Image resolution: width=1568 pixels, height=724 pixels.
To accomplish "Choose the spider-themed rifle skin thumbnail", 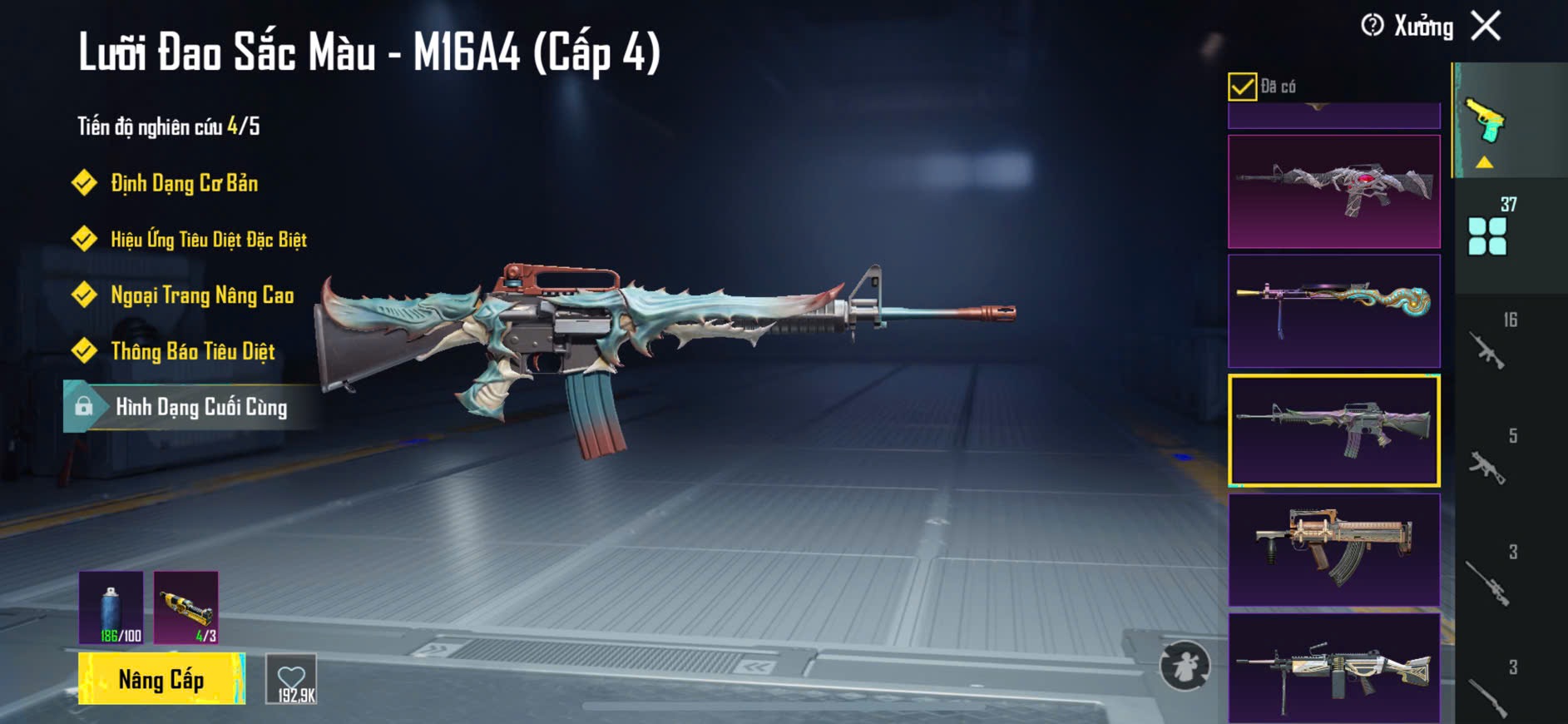I will tap(1333, 191).
